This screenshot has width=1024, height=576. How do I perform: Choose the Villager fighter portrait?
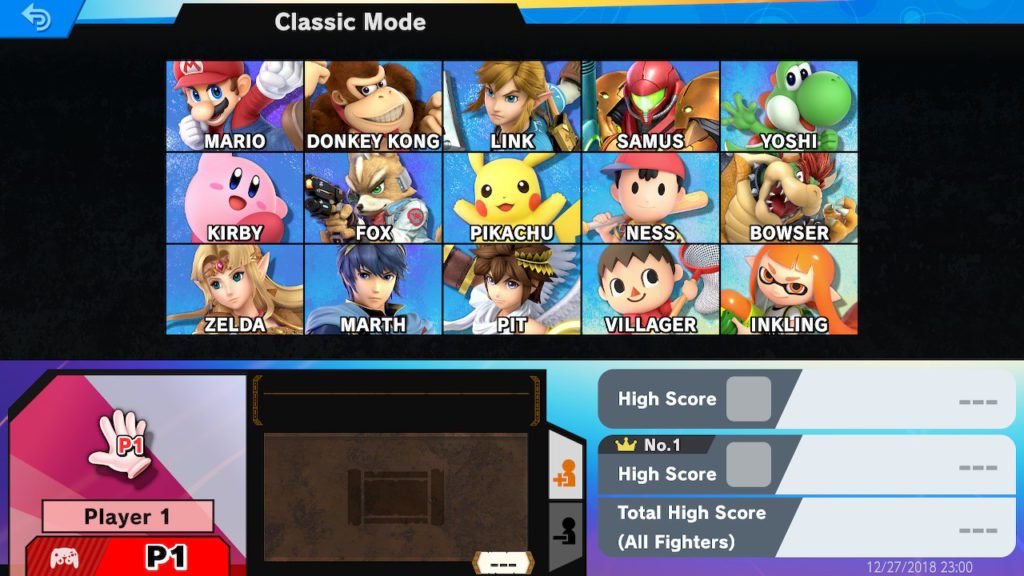click(650, 290)
